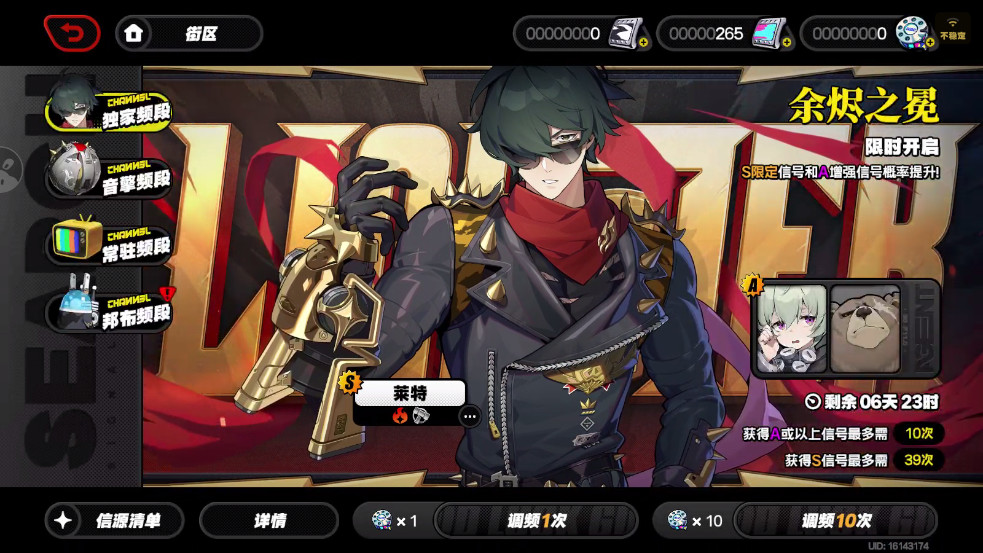983x553 pixels.
Task: Tune ten times with 调频10次
Action: 835,521
